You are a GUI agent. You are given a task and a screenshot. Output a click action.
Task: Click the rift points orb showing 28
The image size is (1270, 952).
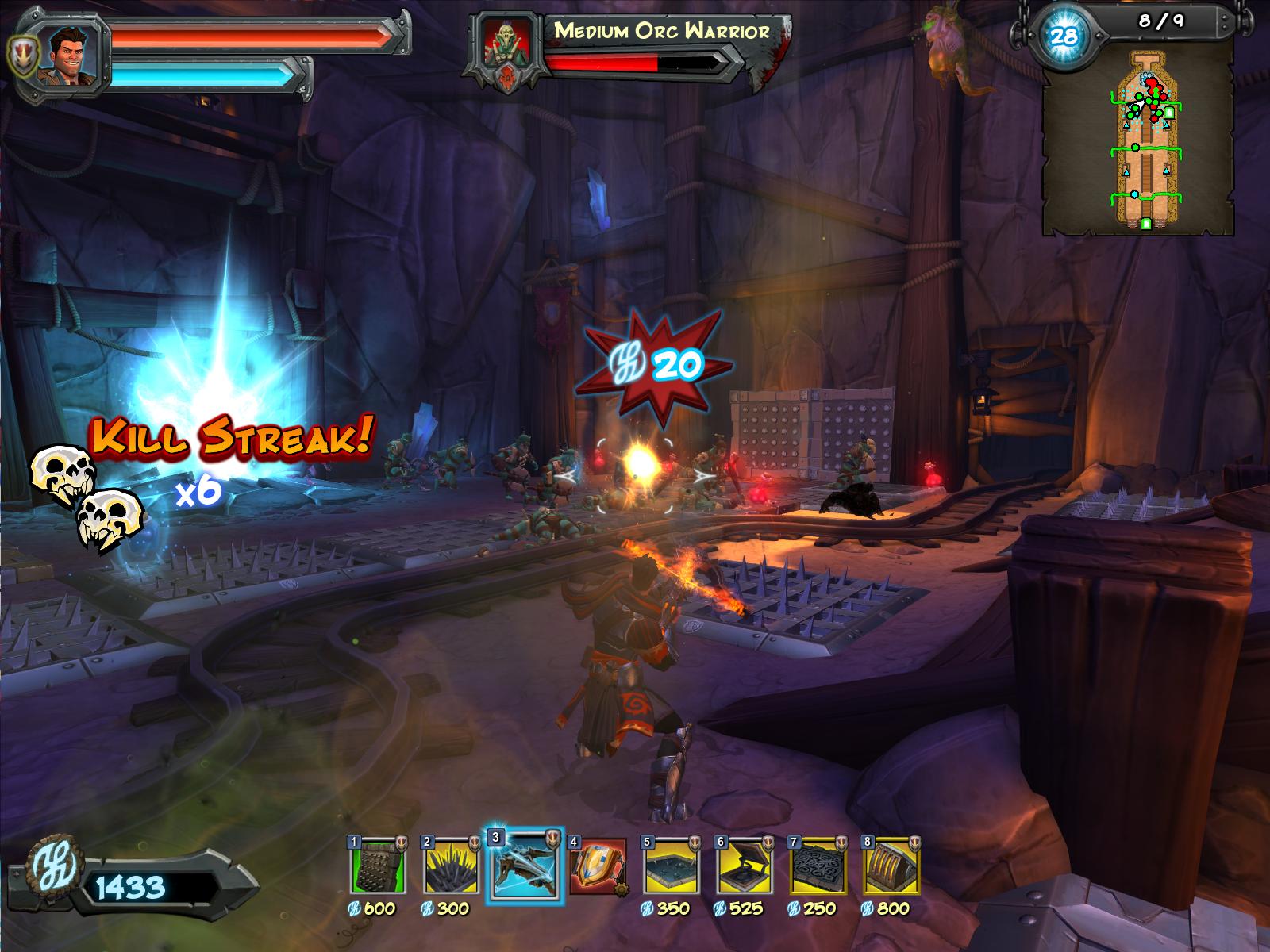tap(1063, 35)
